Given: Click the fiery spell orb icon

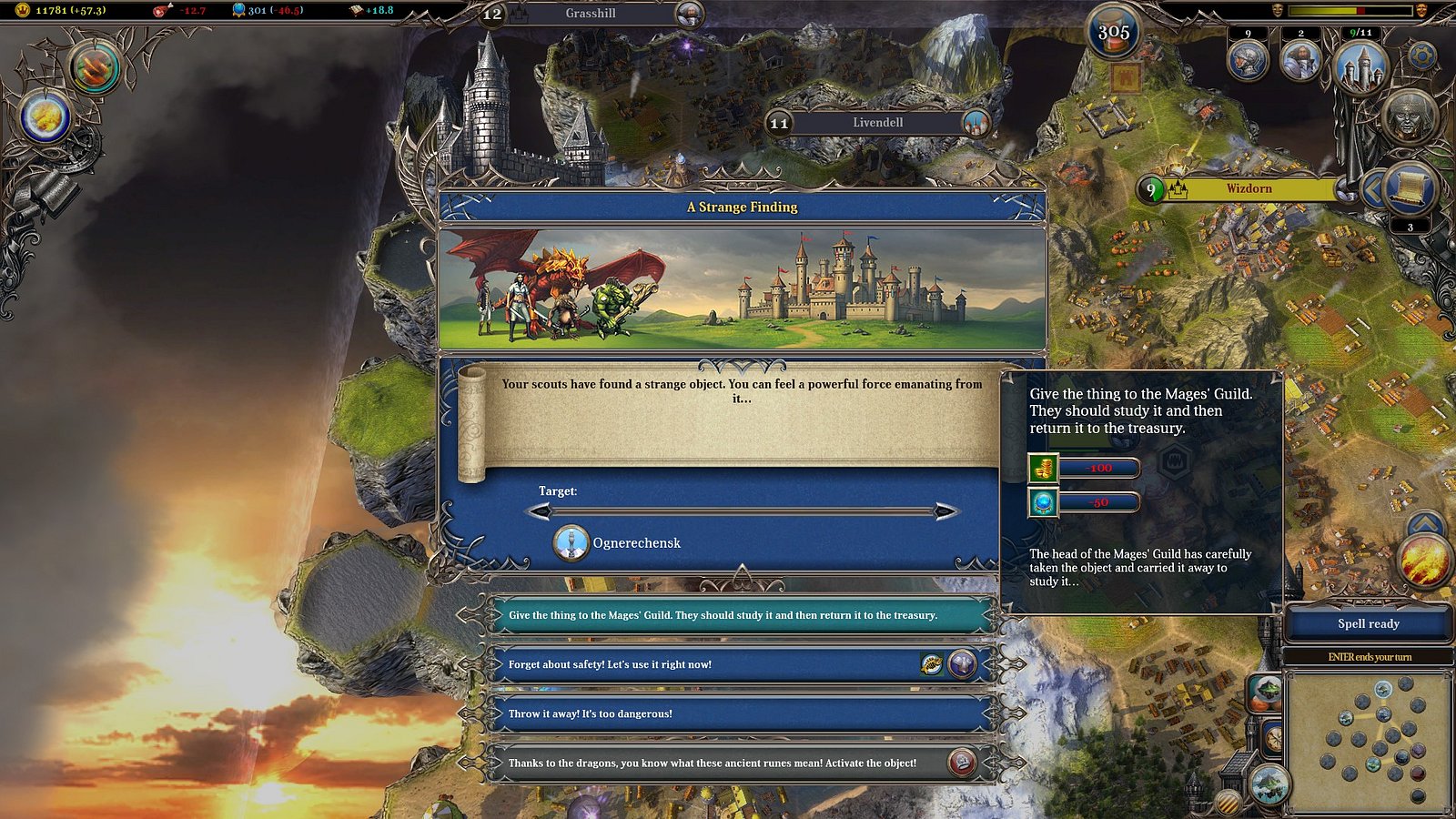Looking at the screenshot, I should point(1424,560).
